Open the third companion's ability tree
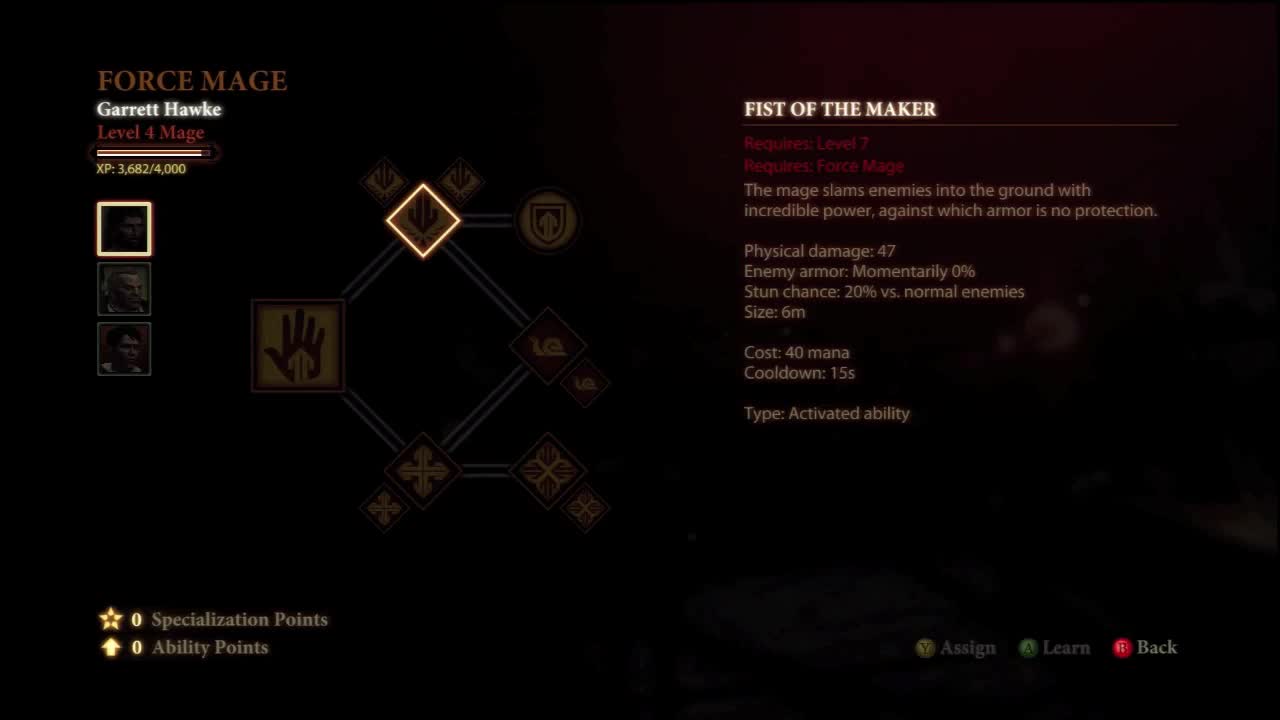 click(x=124, y=349)
